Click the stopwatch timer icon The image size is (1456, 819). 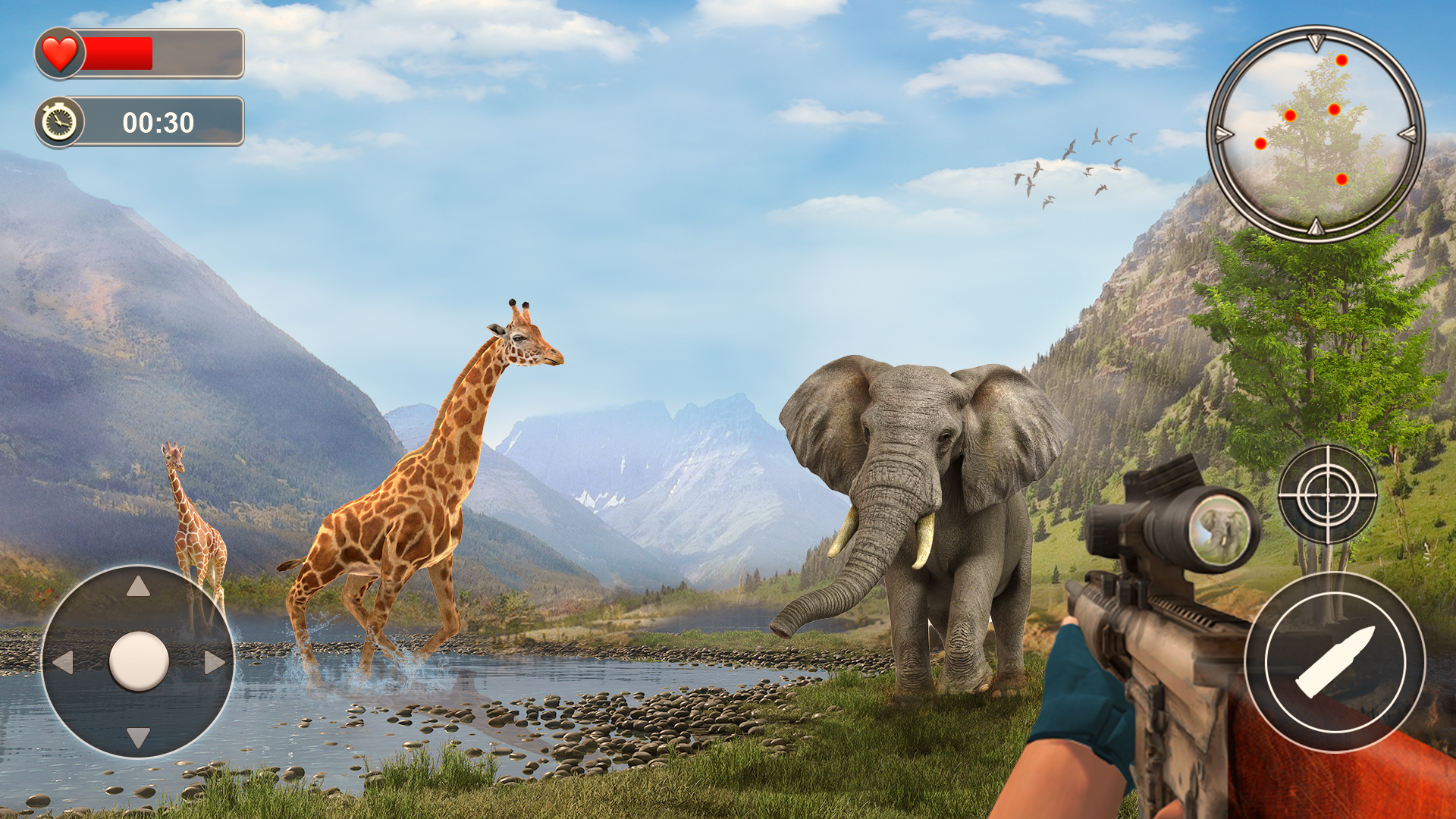click(59, 119)
